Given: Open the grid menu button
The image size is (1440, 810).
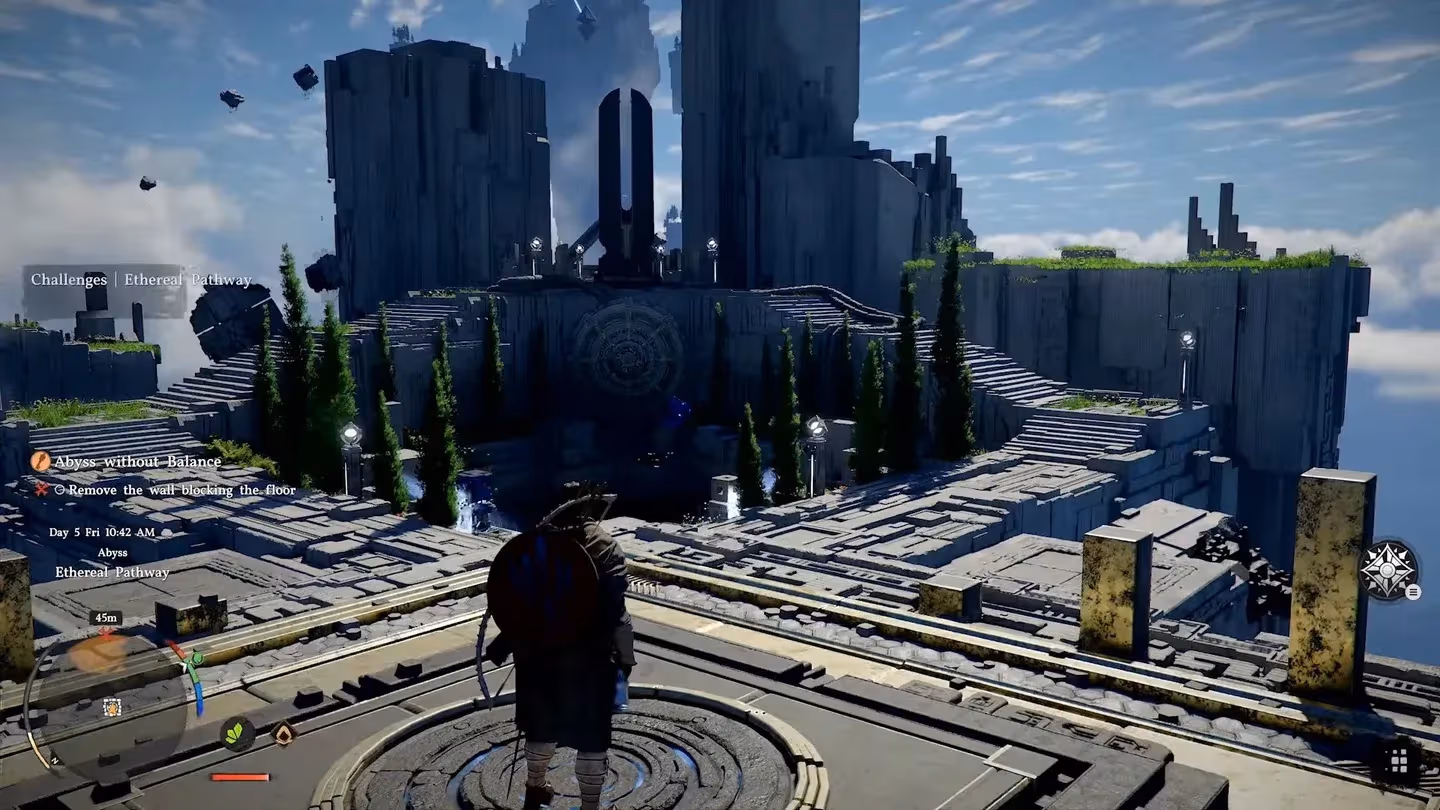Looking at the screenshot, I should point(1398,762).
